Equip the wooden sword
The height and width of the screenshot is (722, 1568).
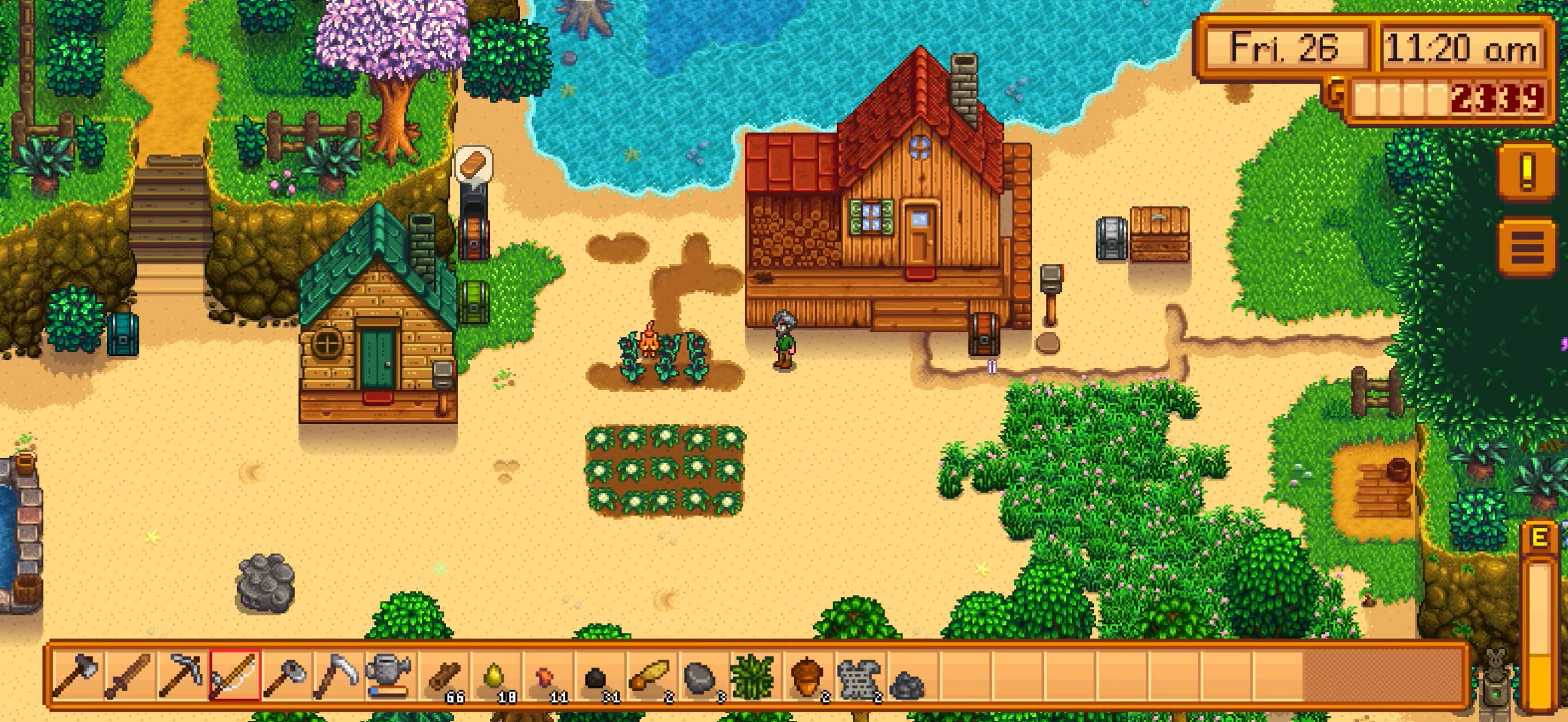pos(129,674)
